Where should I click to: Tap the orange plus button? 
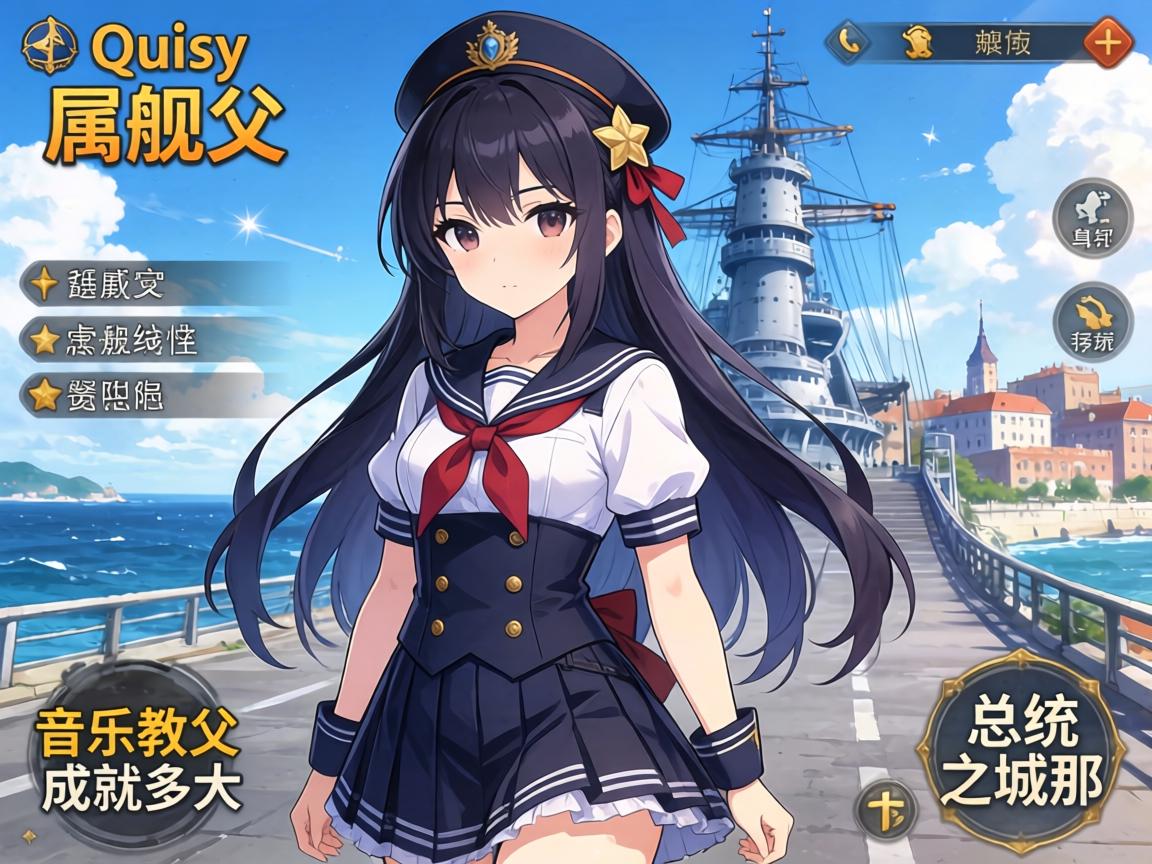coord(1107,43)
